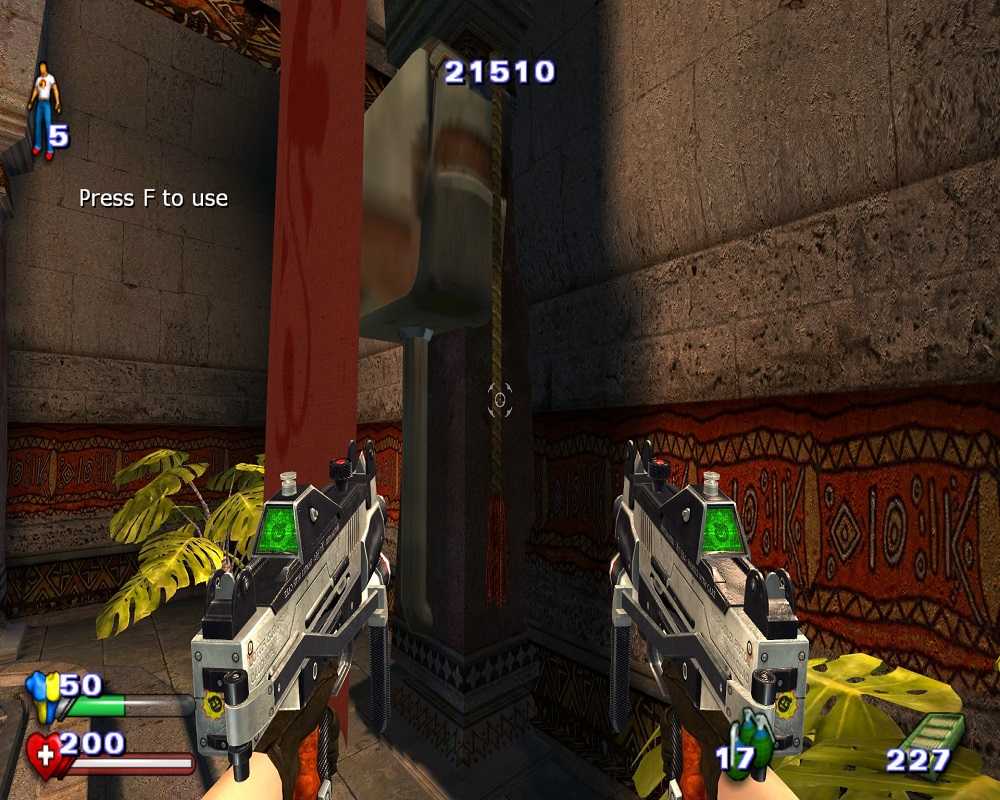Click the red heart health icon
1000x800 pixels.
pyautogui.click(x=44, y=752)
